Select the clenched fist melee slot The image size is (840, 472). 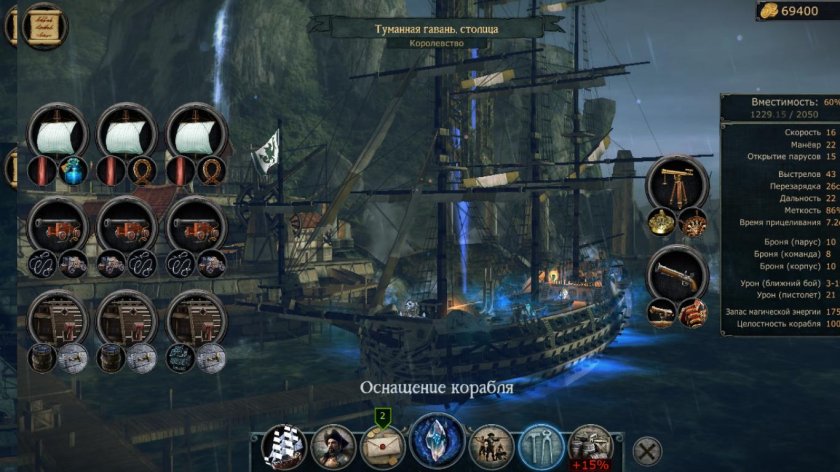[692, 312]
